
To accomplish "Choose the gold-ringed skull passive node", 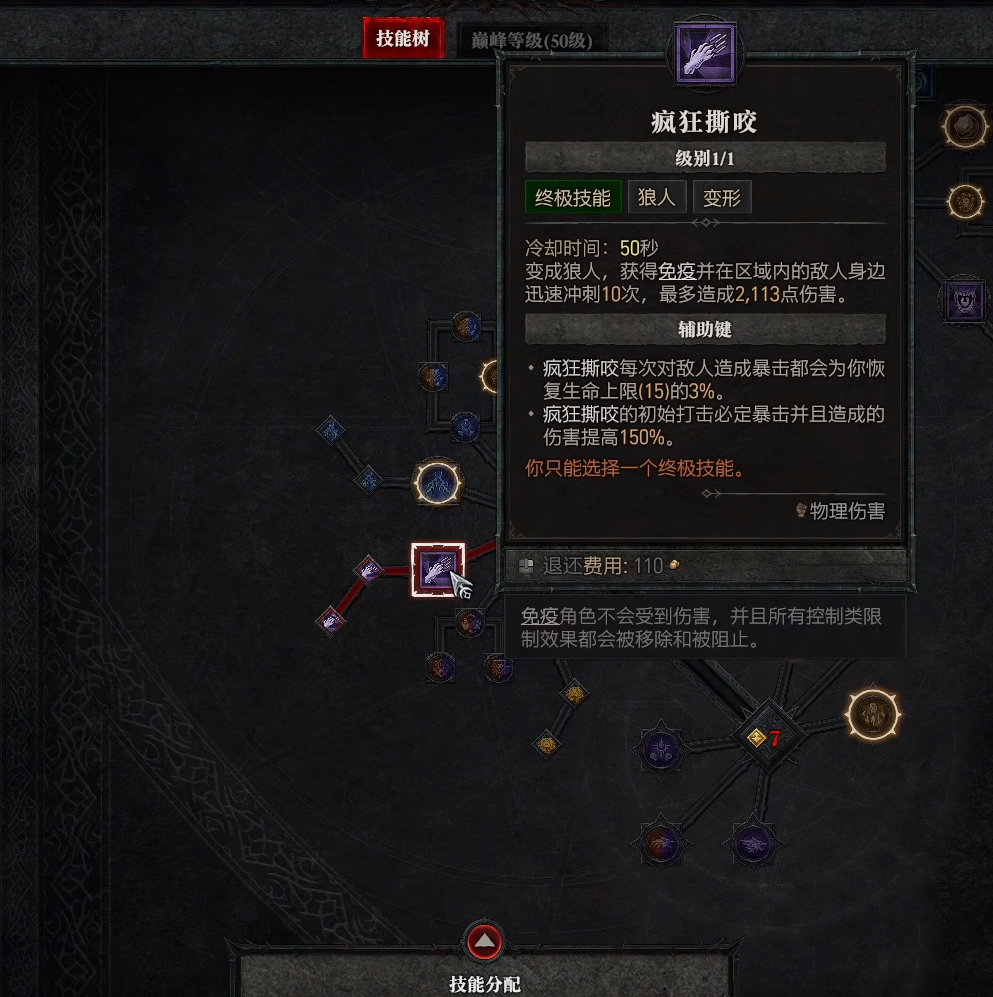I will pyautogui.click(x=875, y=714).
